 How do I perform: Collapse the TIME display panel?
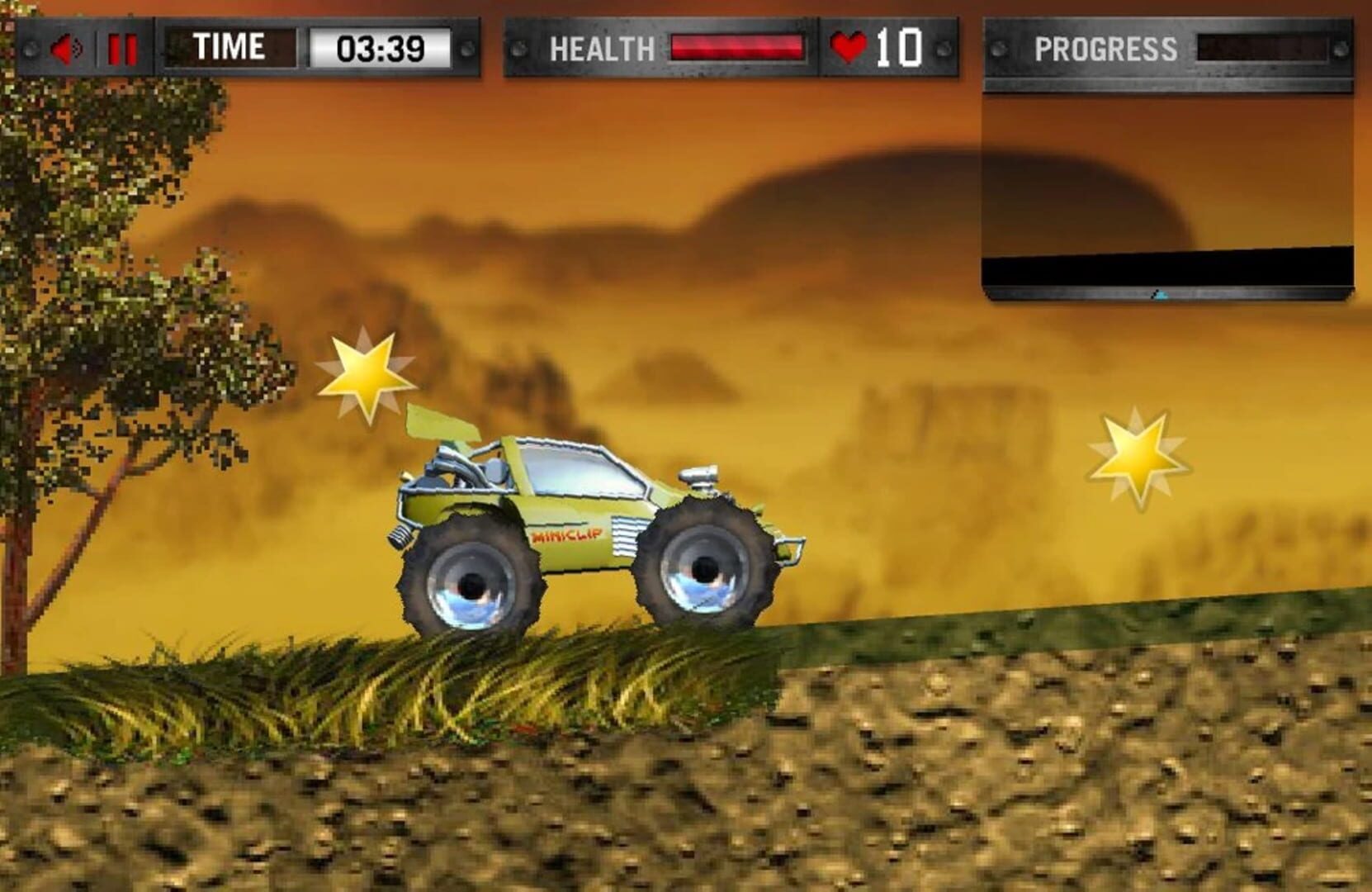pyautogui.click(x=229, y=47)
